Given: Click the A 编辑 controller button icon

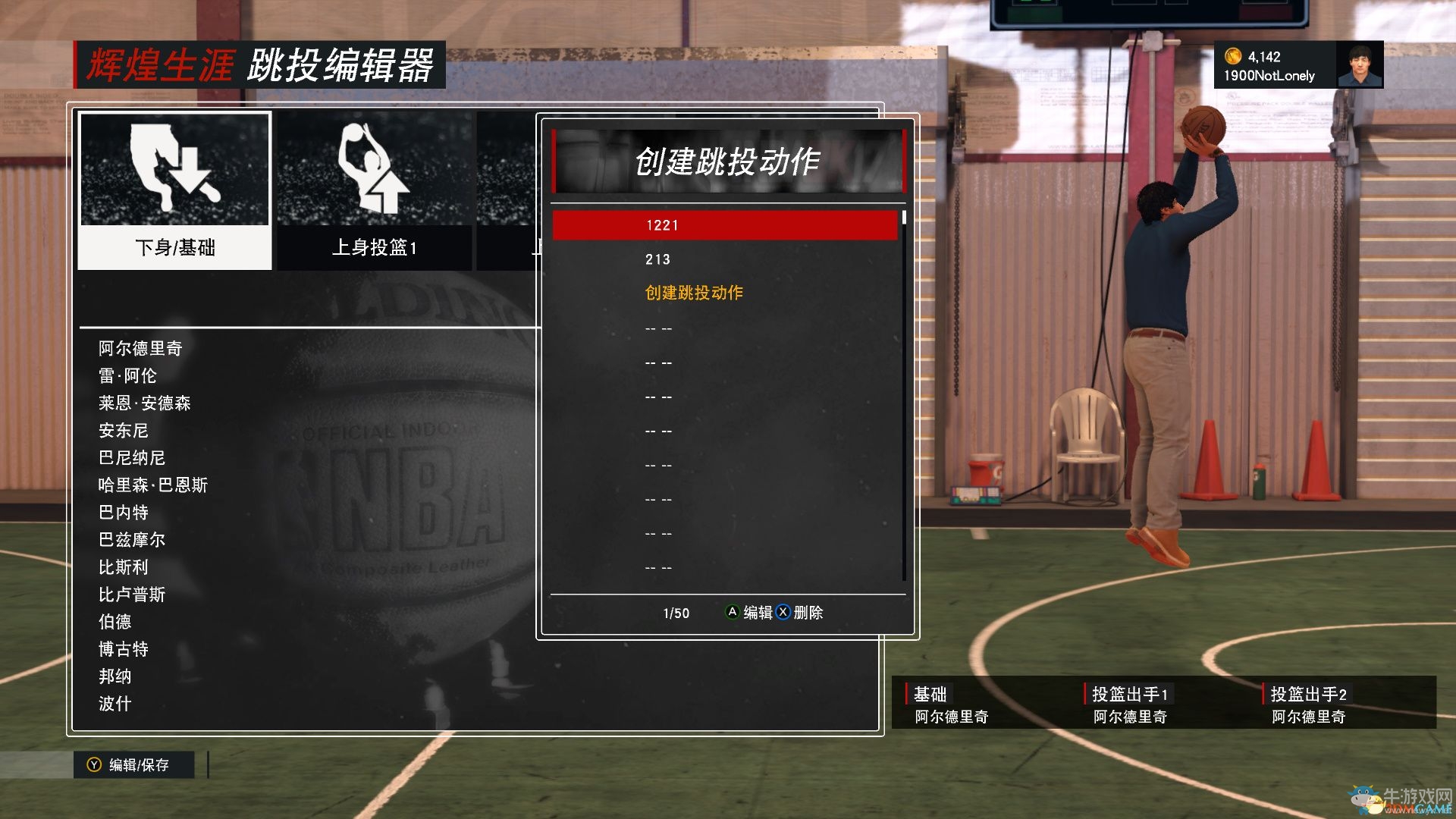Looking at the screenshot, I should tap(733, 613).
